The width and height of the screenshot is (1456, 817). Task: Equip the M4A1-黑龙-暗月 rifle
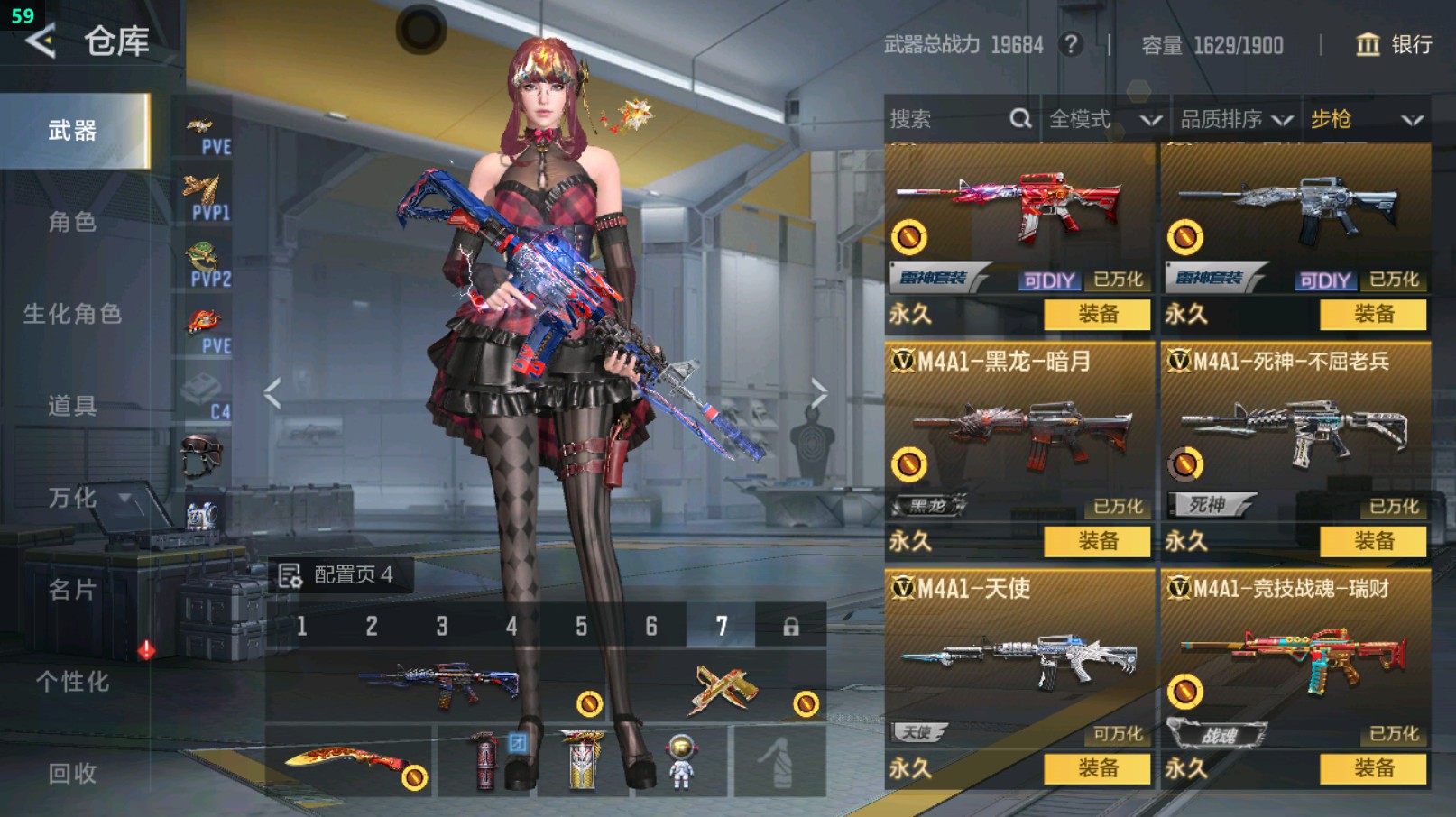[x=1097, y=541]
